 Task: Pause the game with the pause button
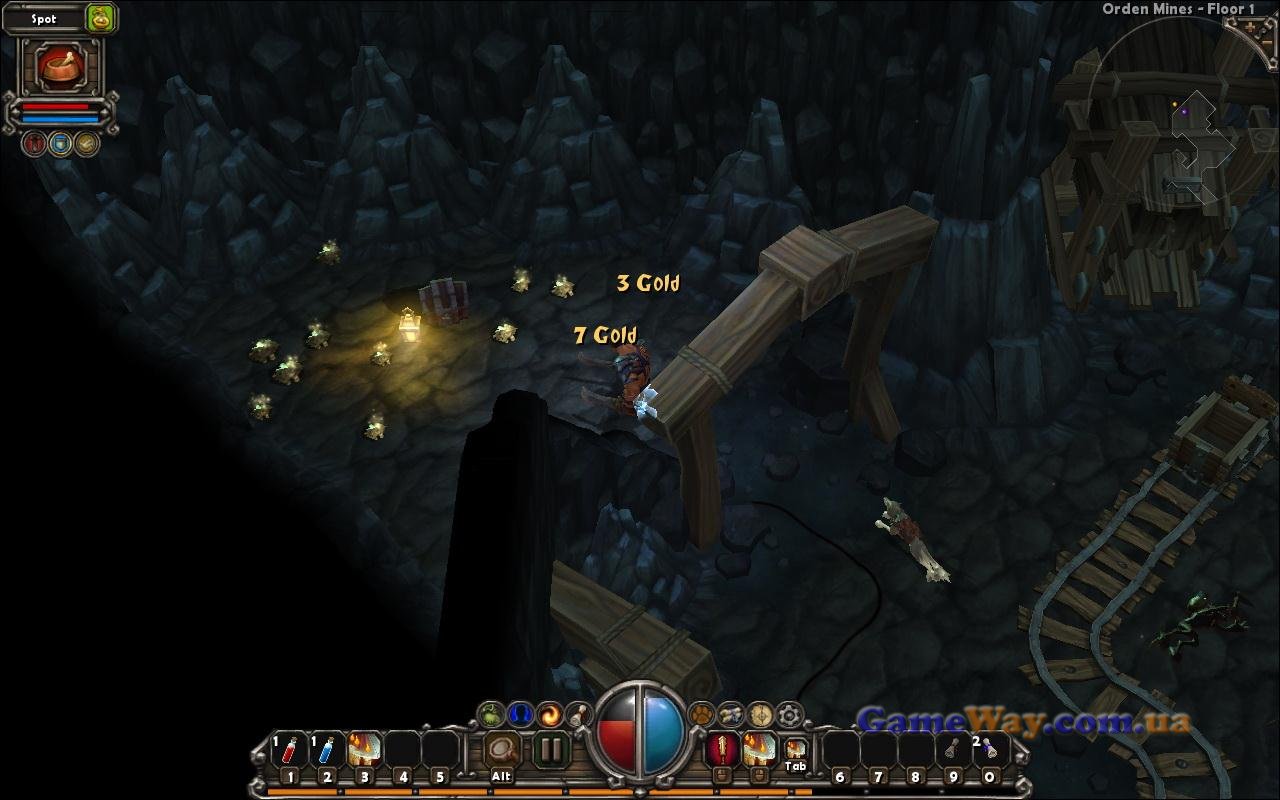550,750
